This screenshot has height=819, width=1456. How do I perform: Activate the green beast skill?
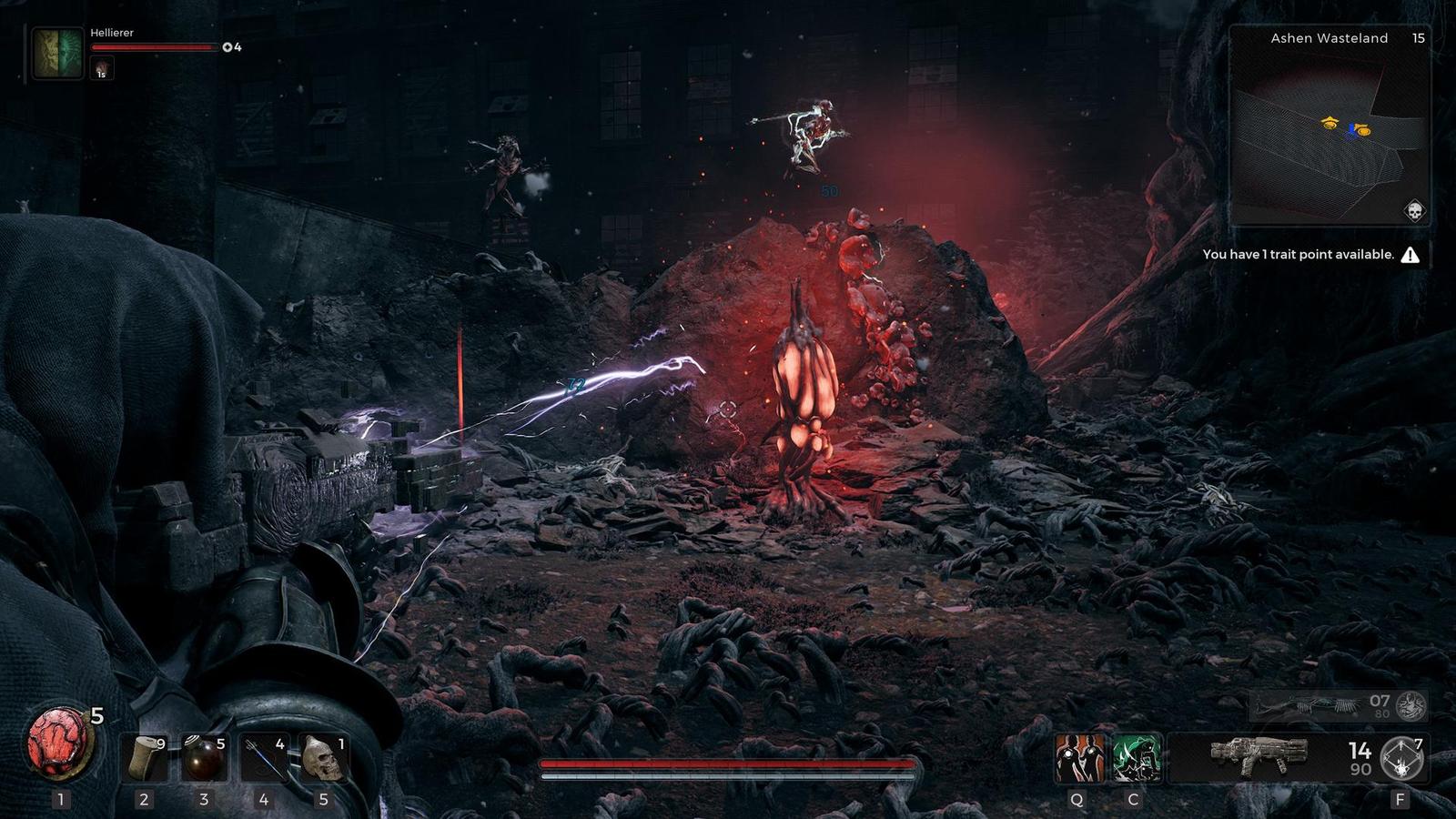(1136, 758)
